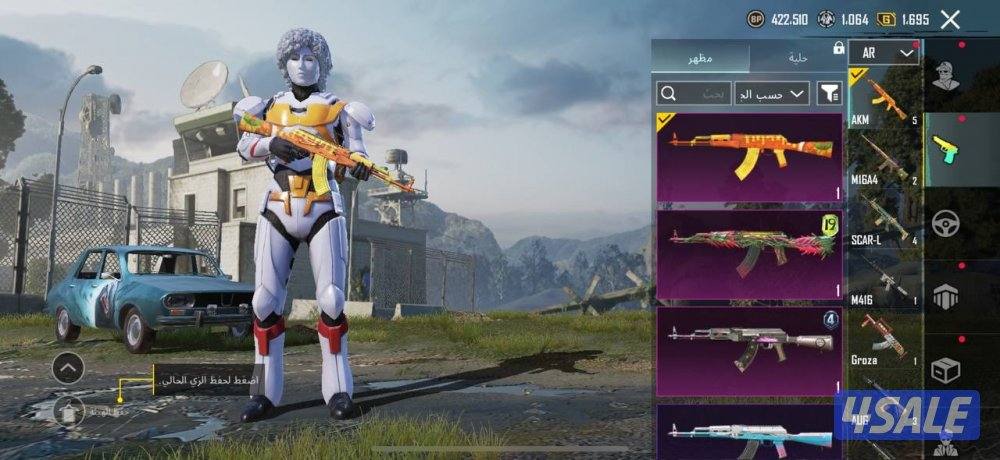Open the filter funnel options
Screen dimensions: 1000x460
tap(830, 94)
